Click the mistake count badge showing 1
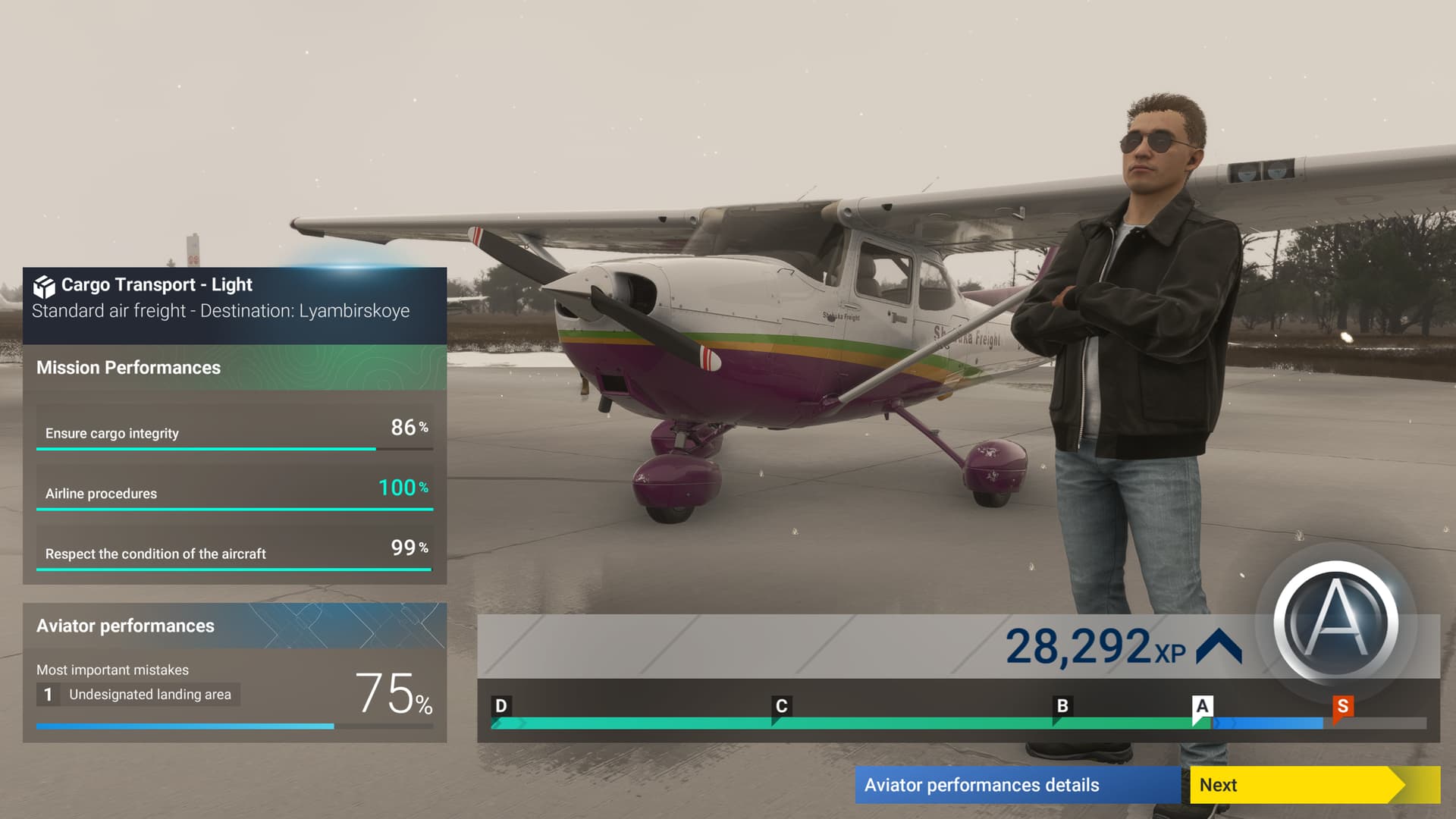 47,694
